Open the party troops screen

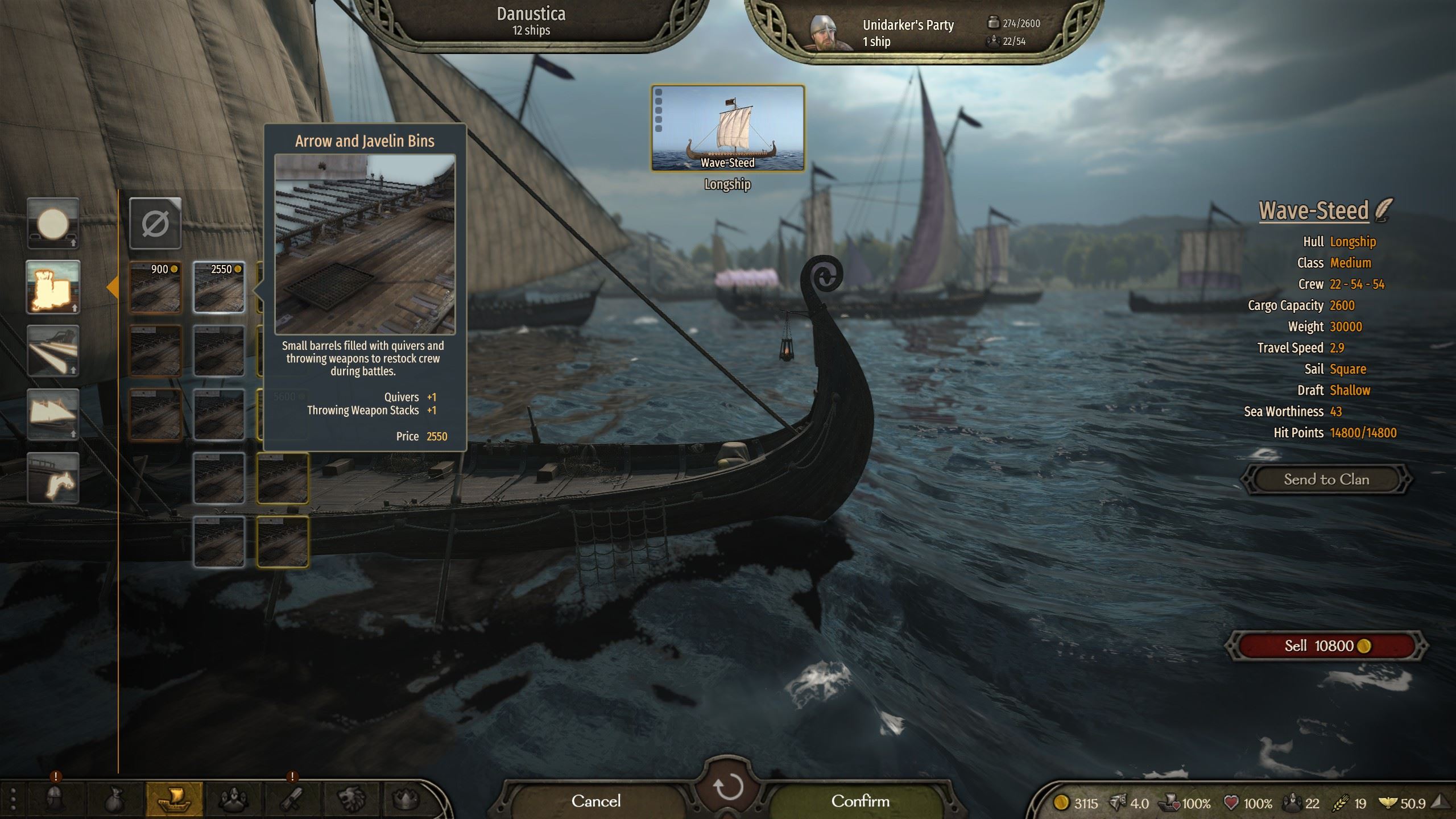click(233, 800)
